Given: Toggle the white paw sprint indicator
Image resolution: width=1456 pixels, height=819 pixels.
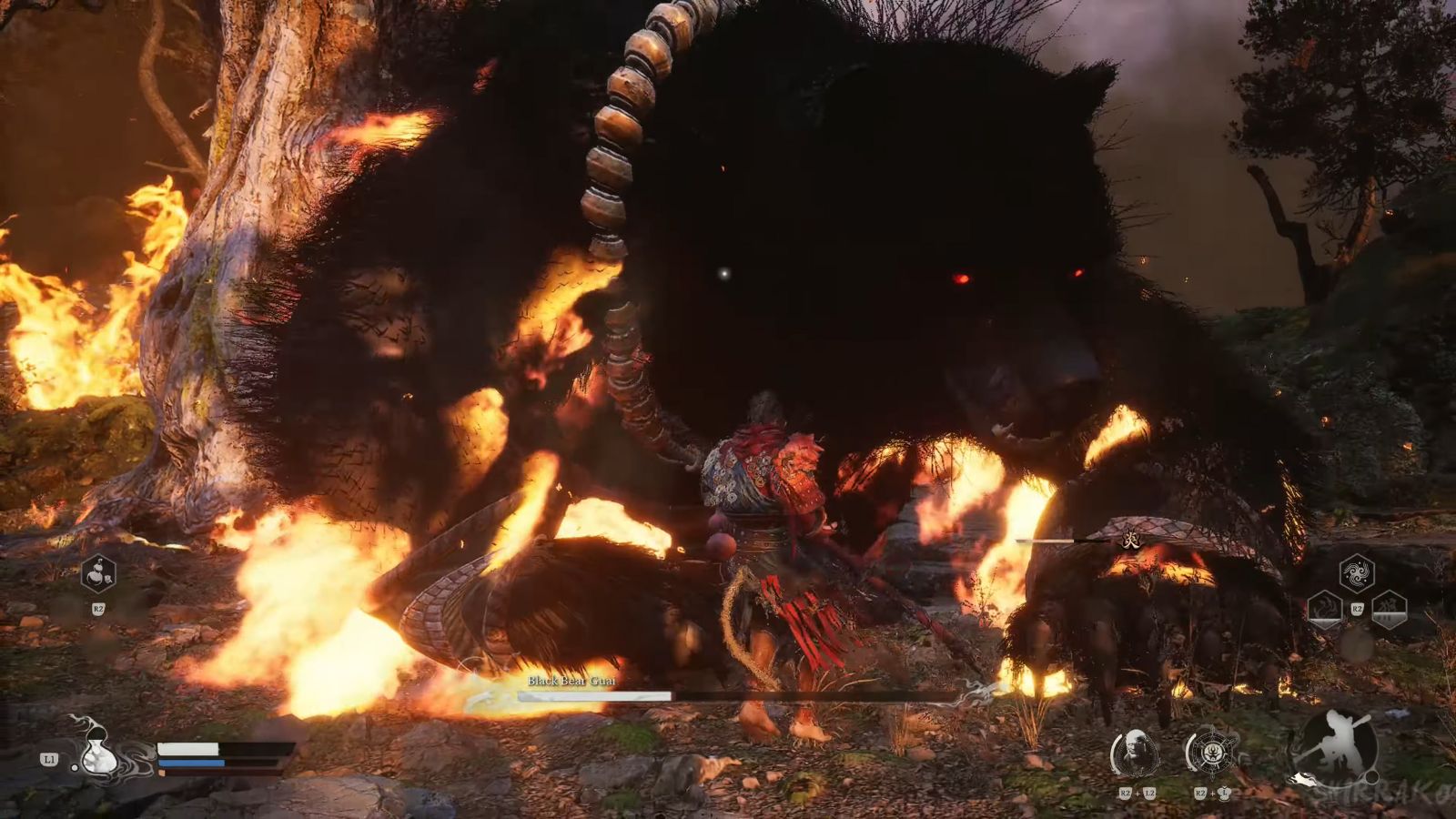Looking at the screenshot, I should coord(1303,779).
